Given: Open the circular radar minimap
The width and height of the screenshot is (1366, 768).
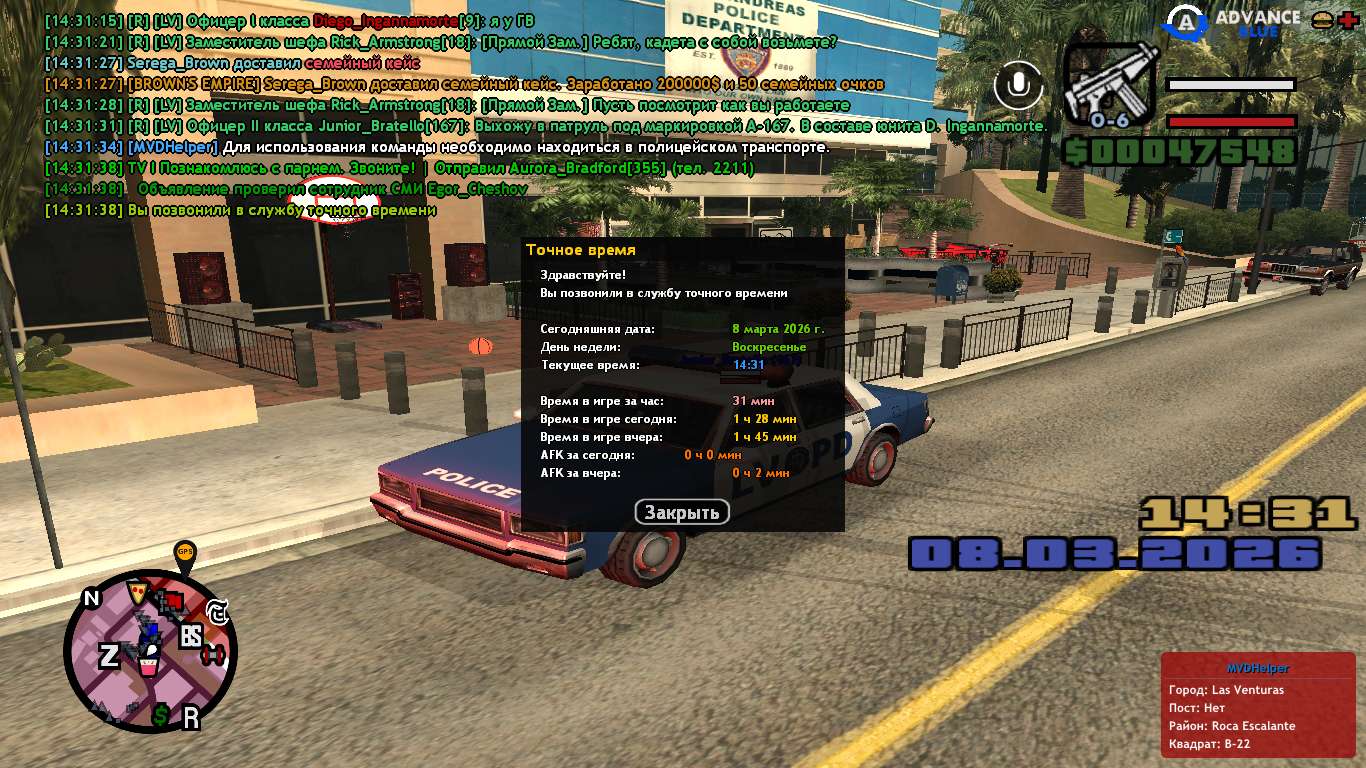Looking at the screenshot, I should tap(150, 650).
